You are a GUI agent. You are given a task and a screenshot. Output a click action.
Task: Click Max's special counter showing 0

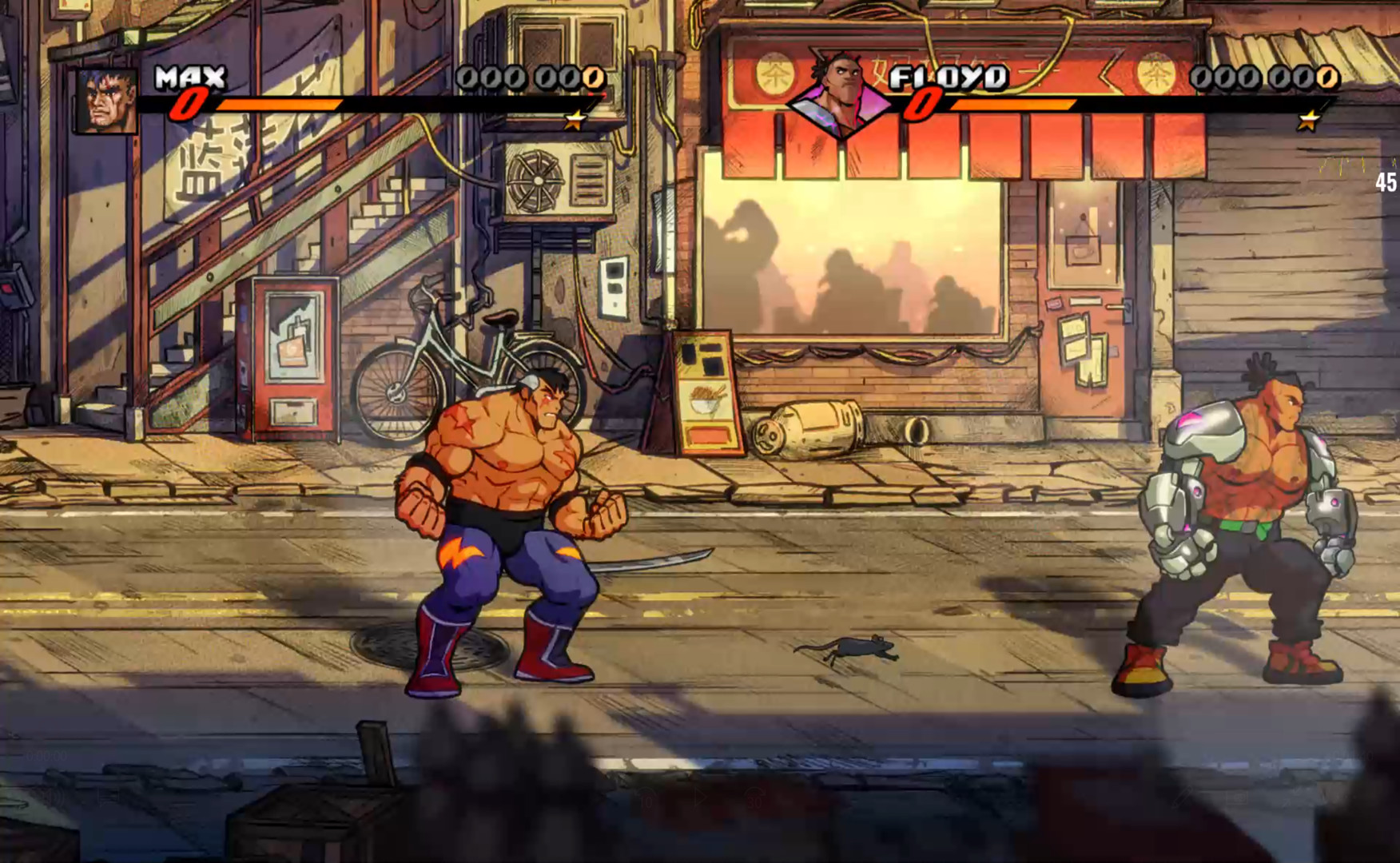[x=189, y=105]
